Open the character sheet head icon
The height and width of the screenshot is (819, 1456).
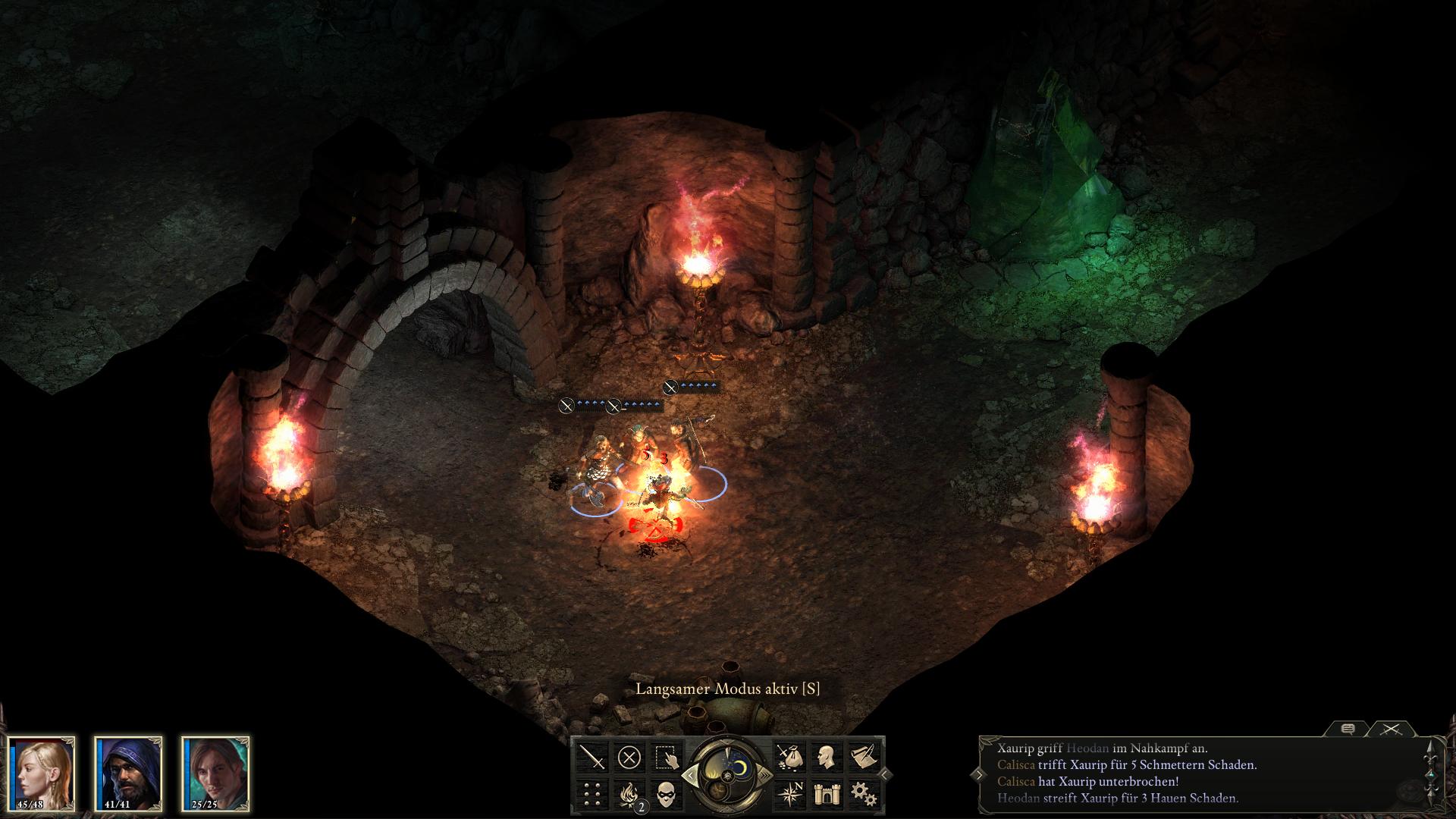[826, 757]
